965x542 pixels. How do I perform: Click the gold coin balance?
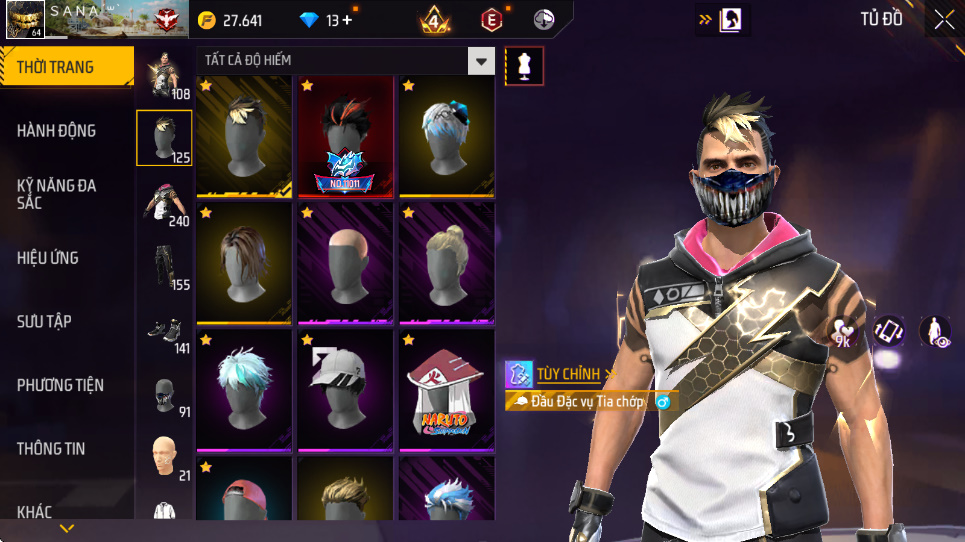click(230, 20)
